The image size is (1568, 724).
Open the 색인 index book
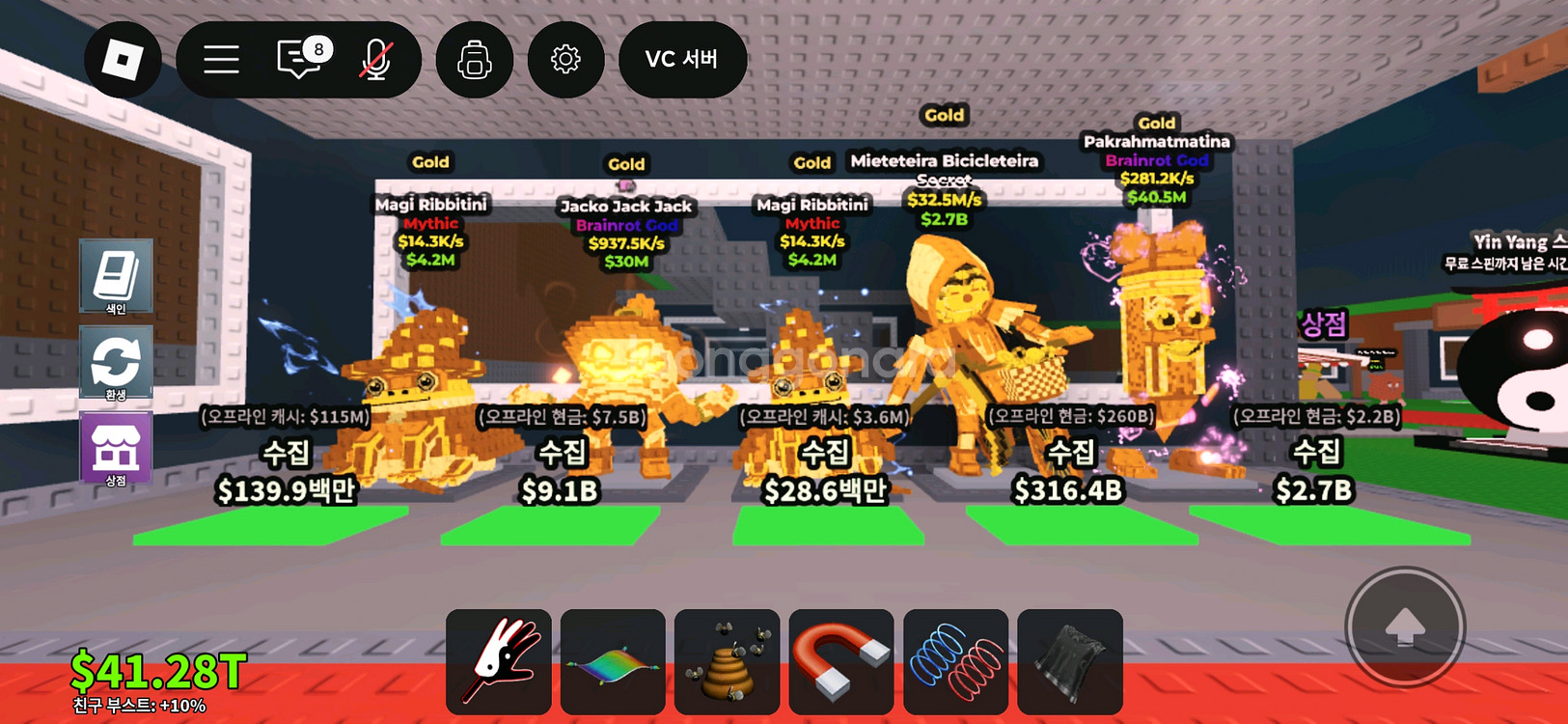tap(116, 276)
